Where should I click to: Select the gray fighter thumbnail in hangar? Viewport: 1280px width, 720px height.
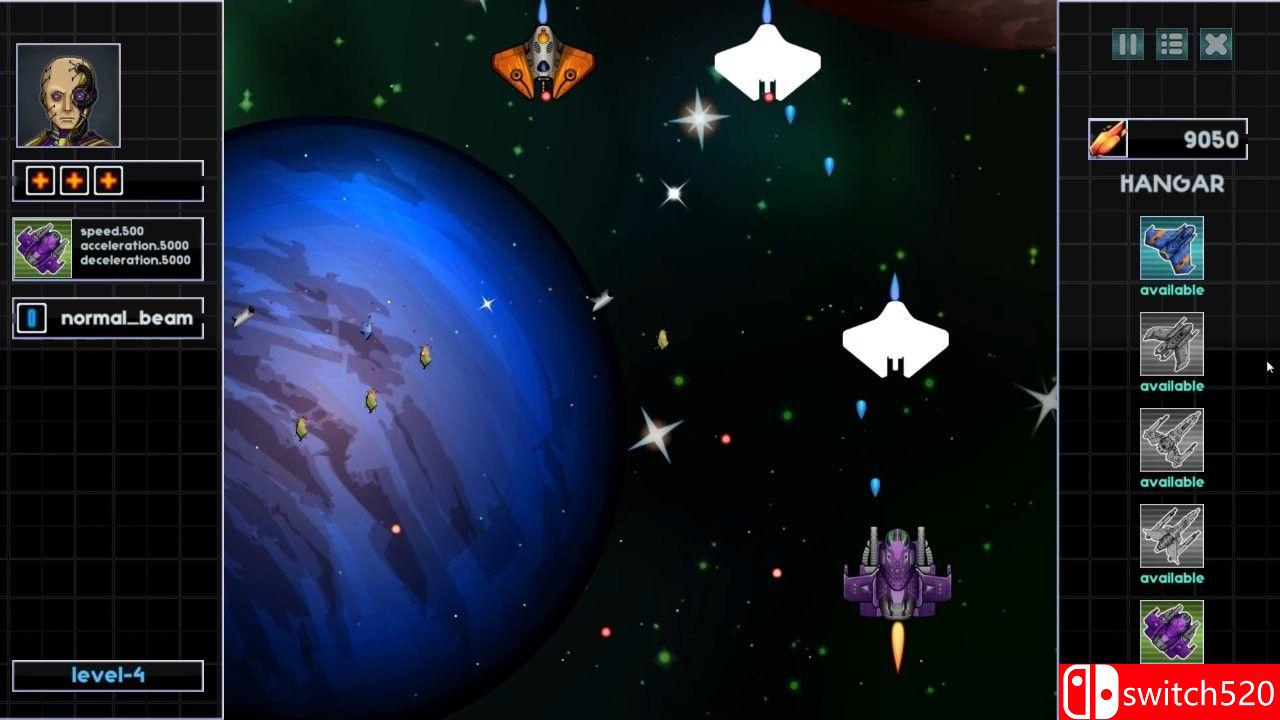1171,345
